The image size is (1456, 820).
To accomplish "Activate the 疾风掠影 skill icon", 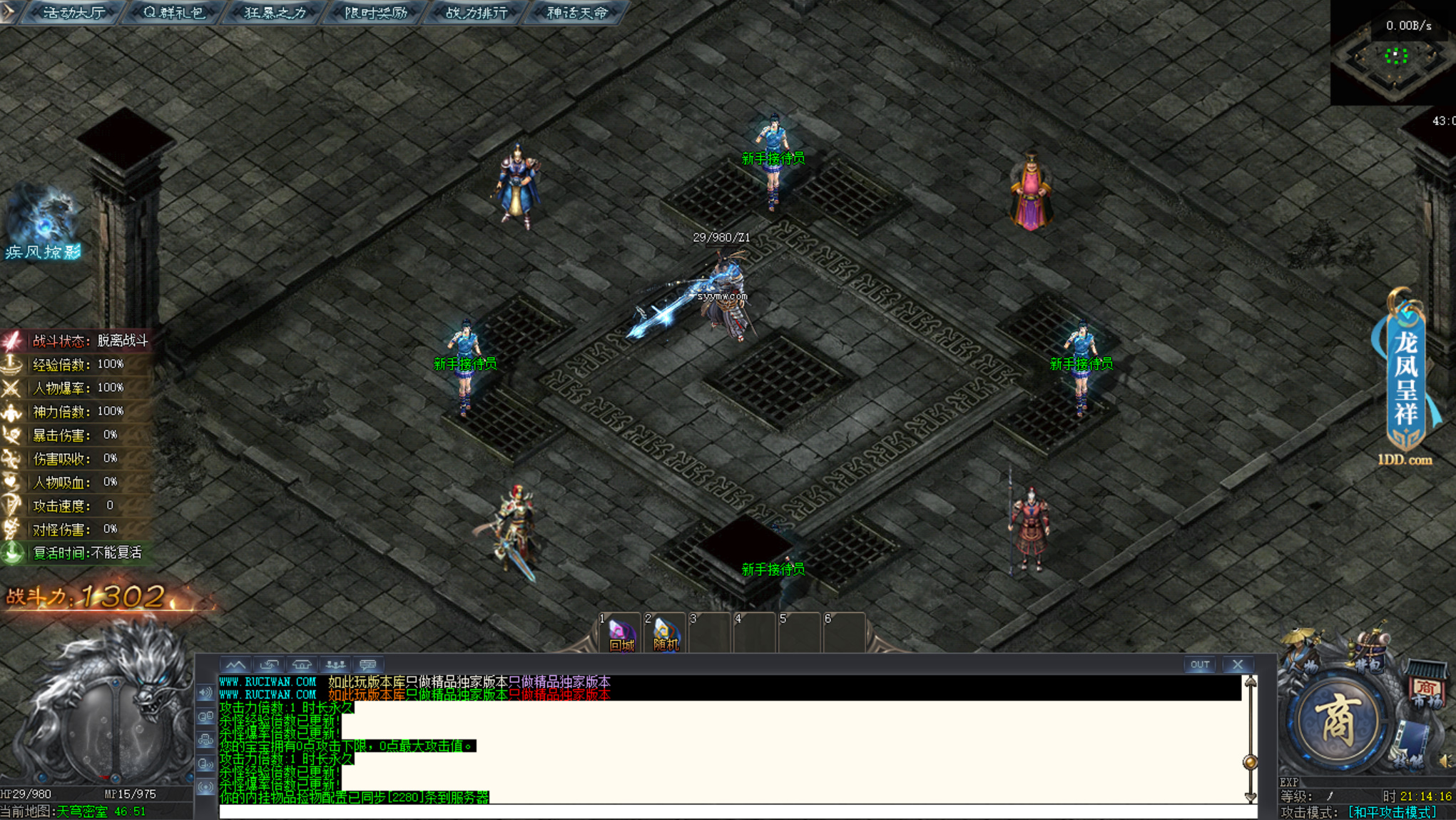I will 43,223.
